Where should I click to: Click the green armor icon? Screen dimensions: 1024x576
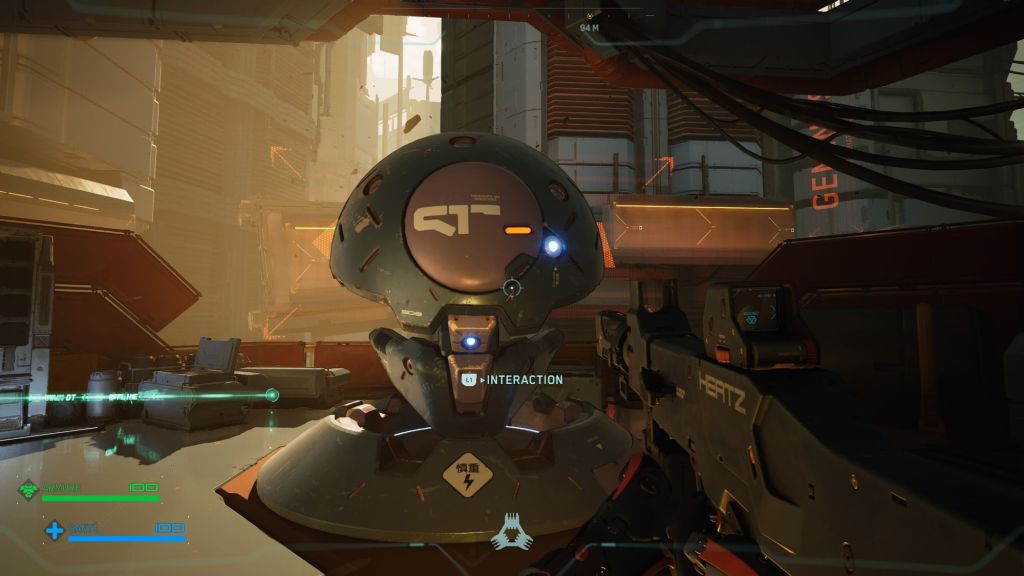(x=29, y=490)
